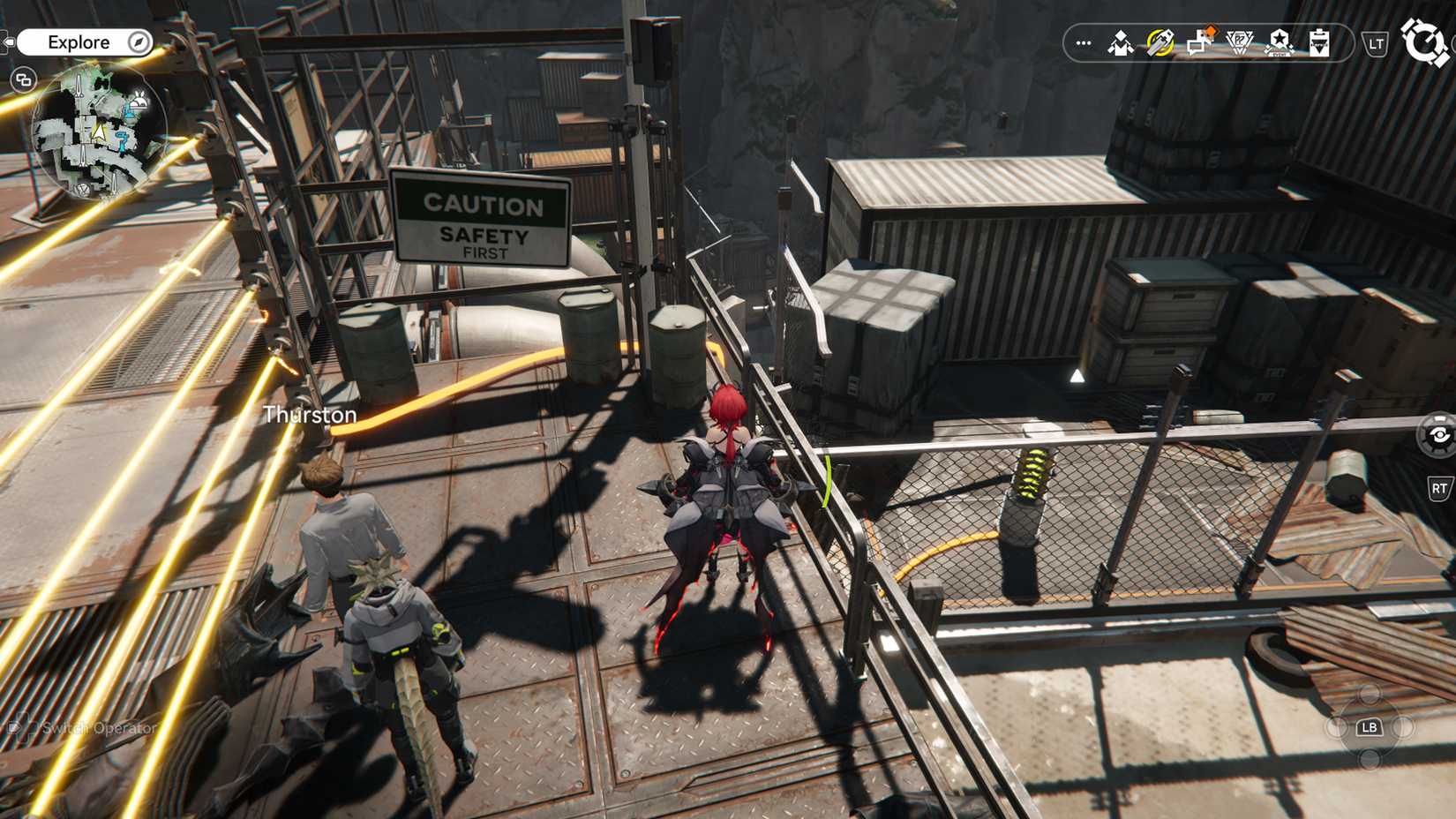
Task: Open the chat icon with orange notification
Action: (1198, 42)
